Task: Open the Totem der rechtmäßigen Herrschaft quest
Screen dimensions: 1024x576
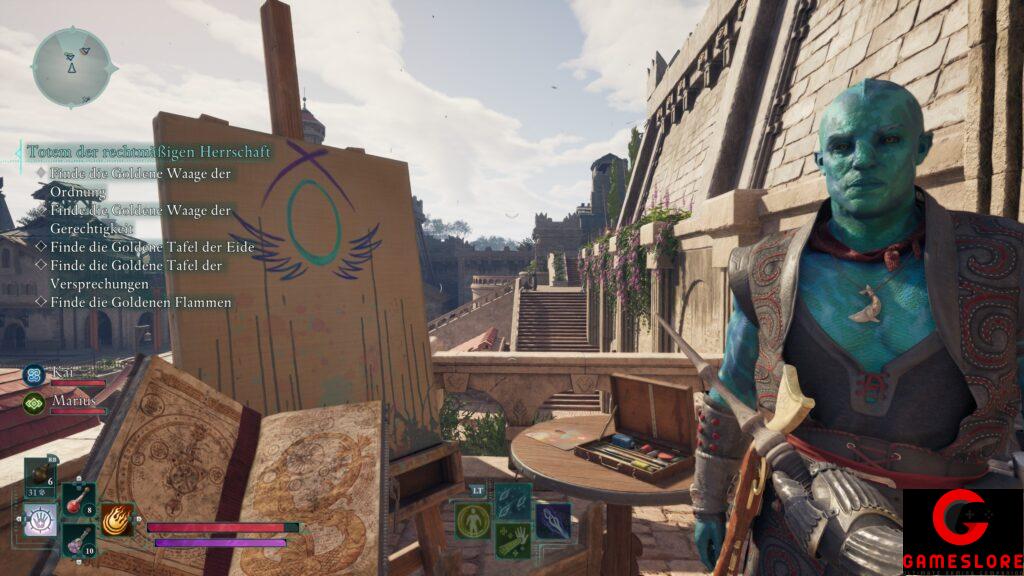Action: 148,151
